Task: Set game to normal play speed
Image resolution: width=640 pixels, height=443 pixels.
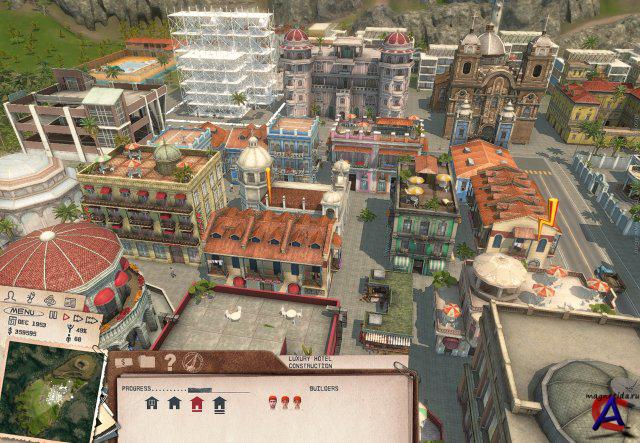Action: coord(66,317)
